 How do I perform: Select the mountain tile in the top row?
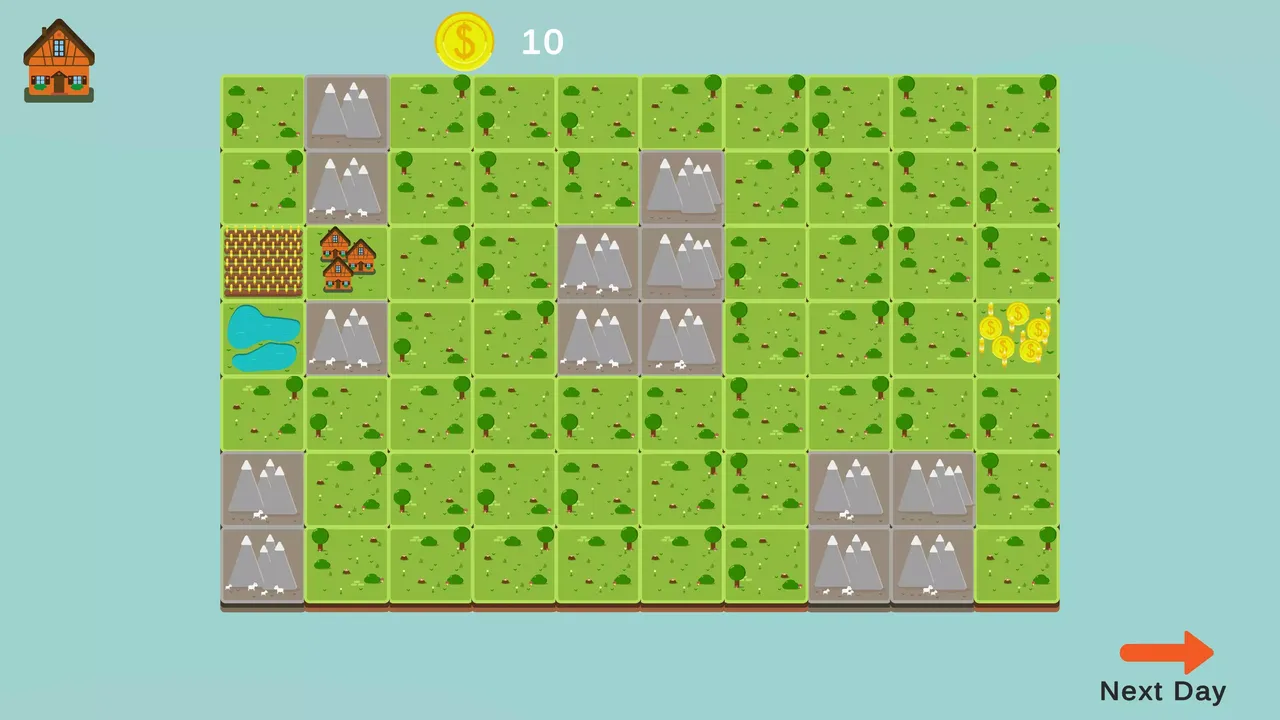345,110
